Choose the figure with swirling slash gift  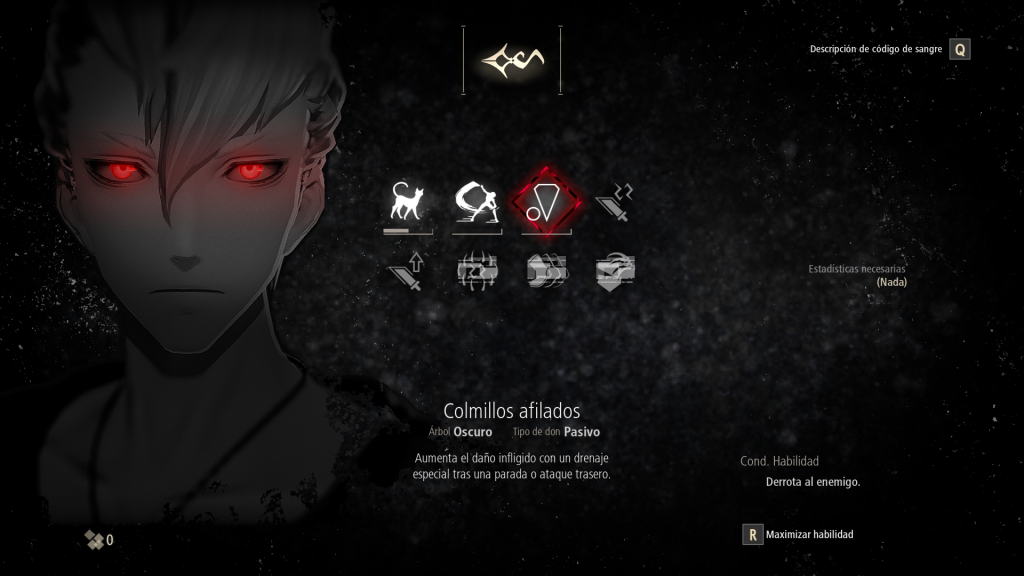pos(476,203)
